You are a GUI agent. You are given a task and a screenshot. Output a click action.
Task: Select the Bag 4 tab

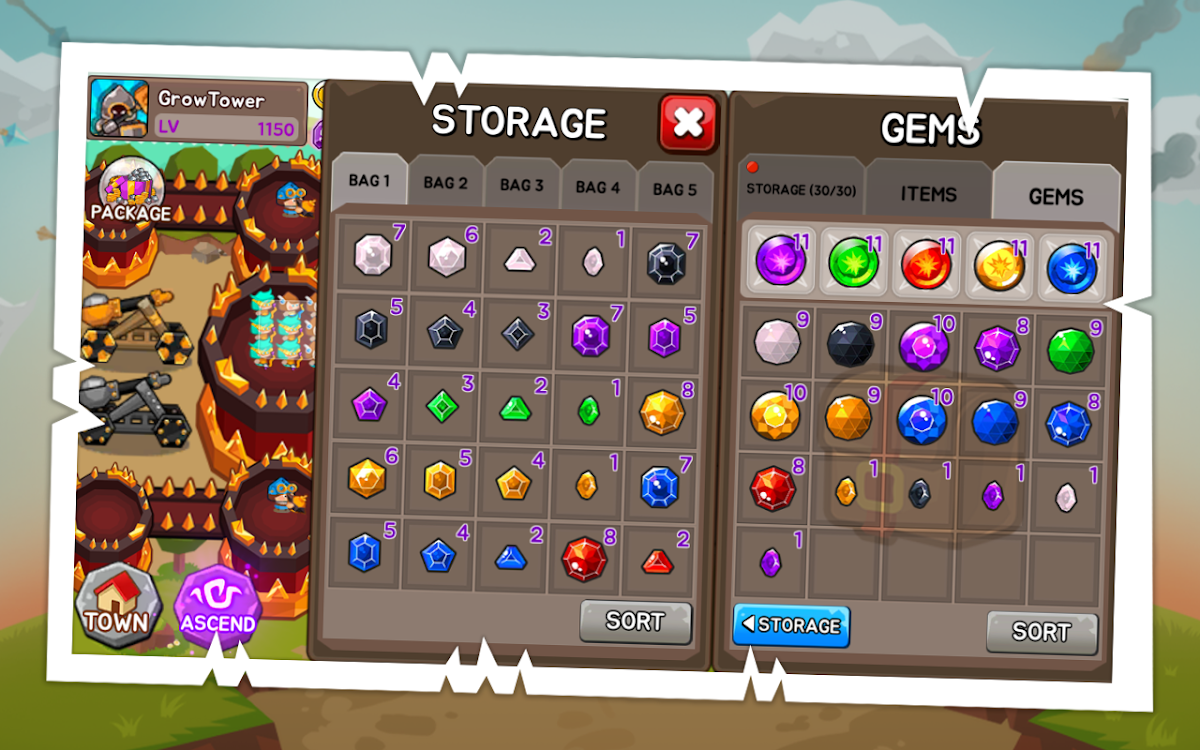point(597,187)
